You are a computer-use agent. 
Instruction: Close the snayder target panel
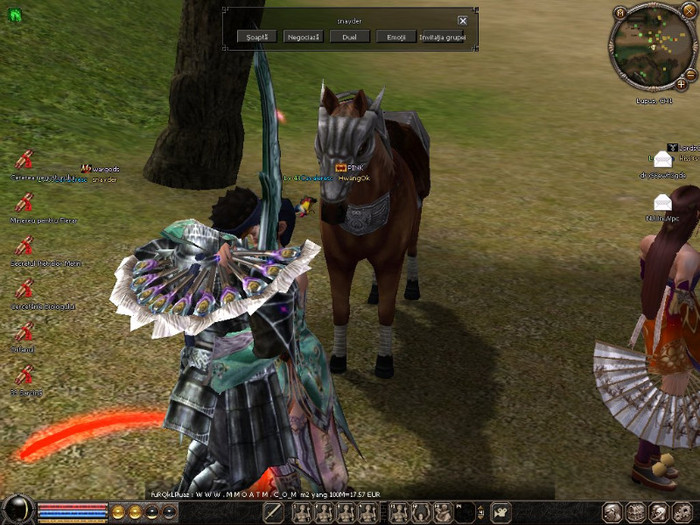coord(462,20)
